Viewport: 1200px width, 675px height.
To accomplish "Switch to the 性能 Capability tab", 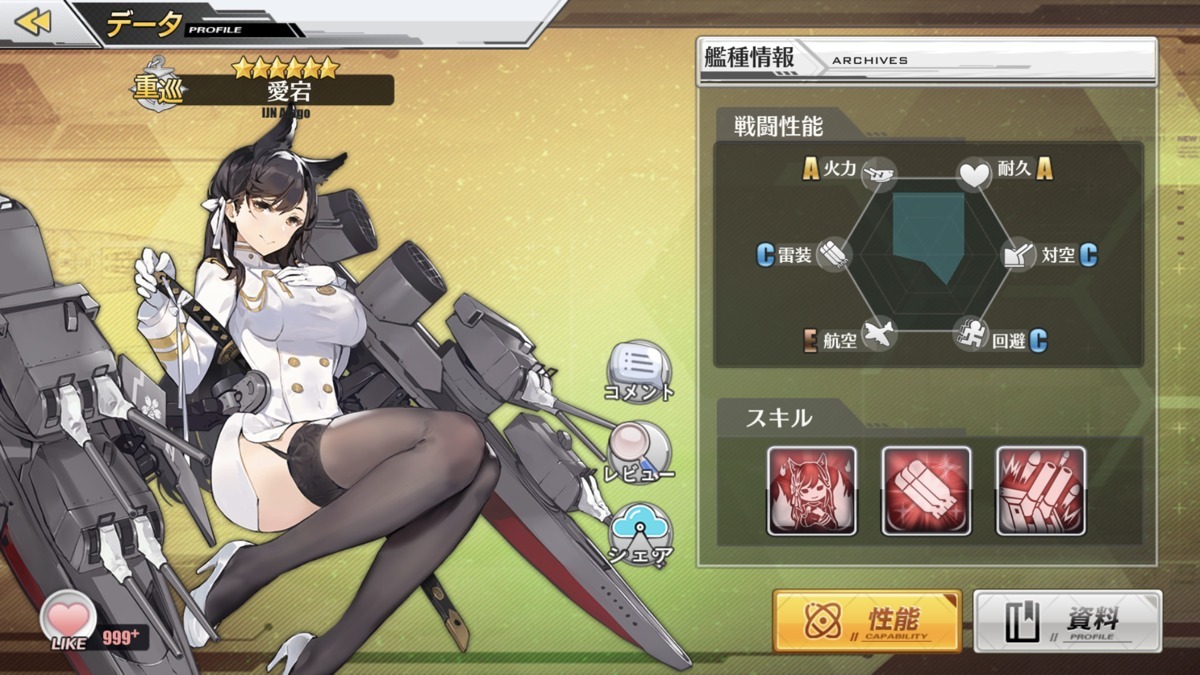I will tap(867, 621).
